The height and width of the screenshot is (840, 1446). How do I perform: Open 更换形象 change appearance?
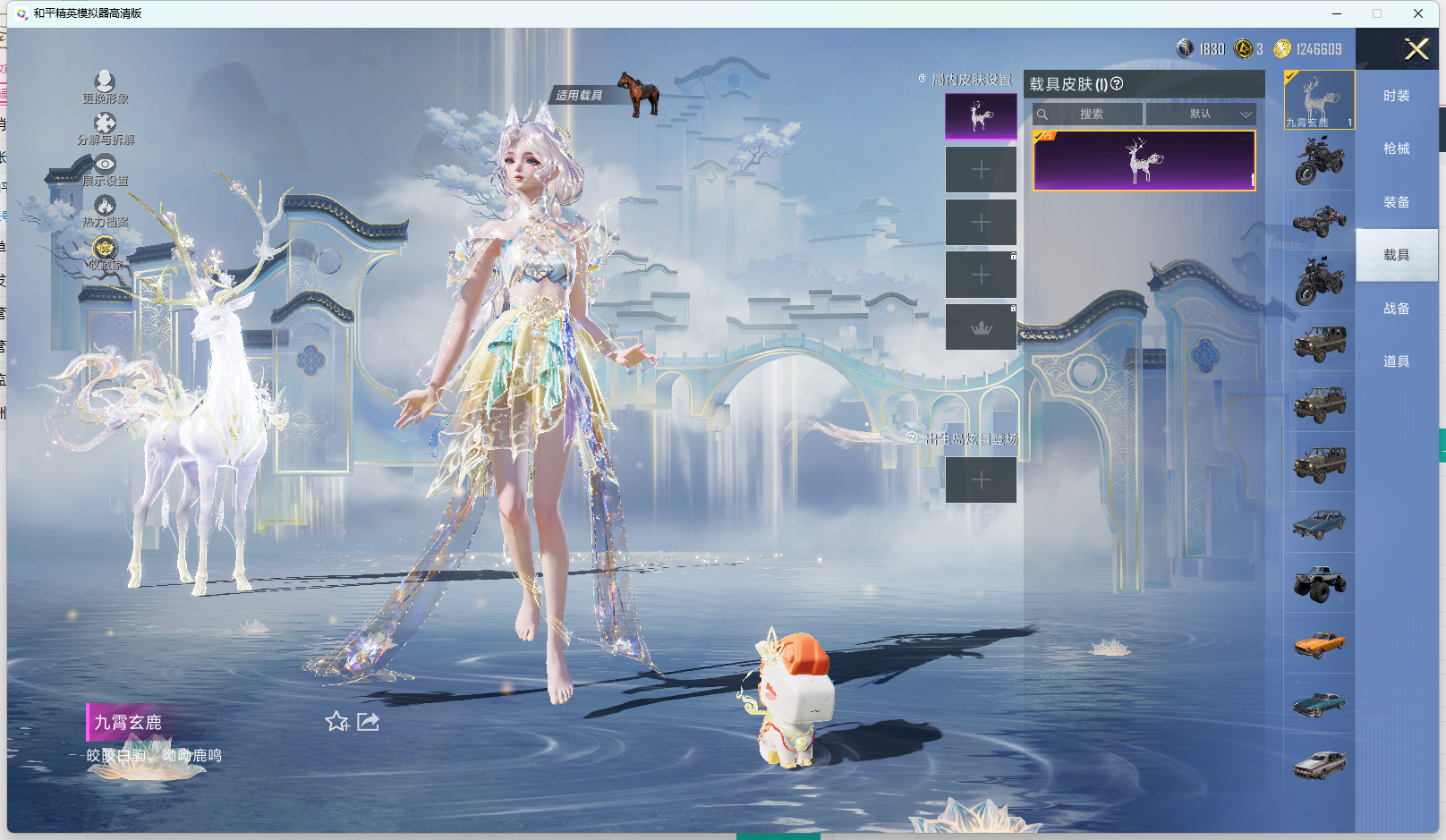point(105,87)
